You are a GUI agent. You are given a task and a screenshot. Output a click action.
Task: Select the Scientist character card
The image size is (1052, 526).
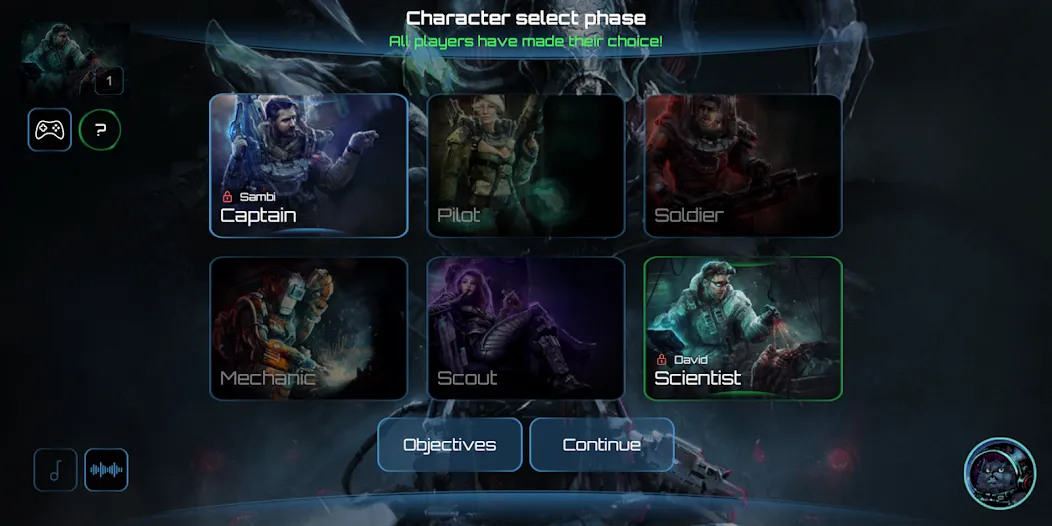[x=743, y=329]
